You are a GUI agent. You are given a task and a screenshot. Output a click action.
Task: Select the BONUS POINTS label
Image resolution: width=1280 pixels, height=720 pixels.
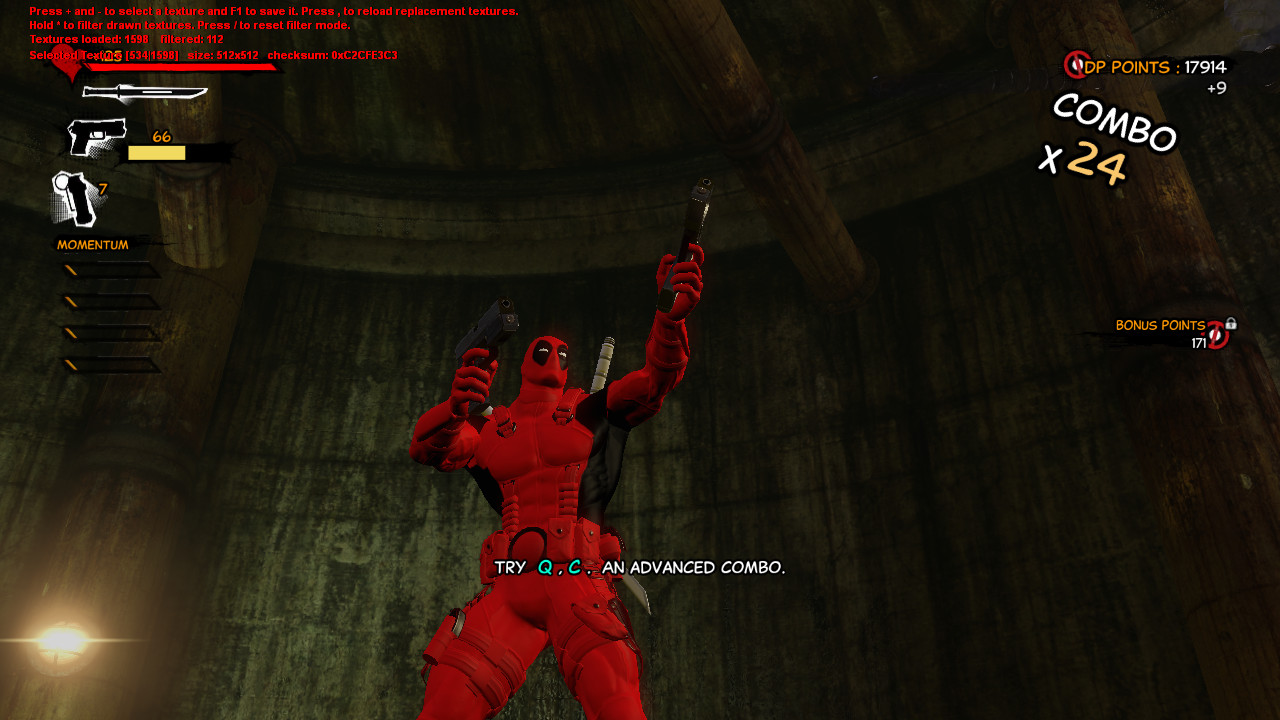(1161, 325)
